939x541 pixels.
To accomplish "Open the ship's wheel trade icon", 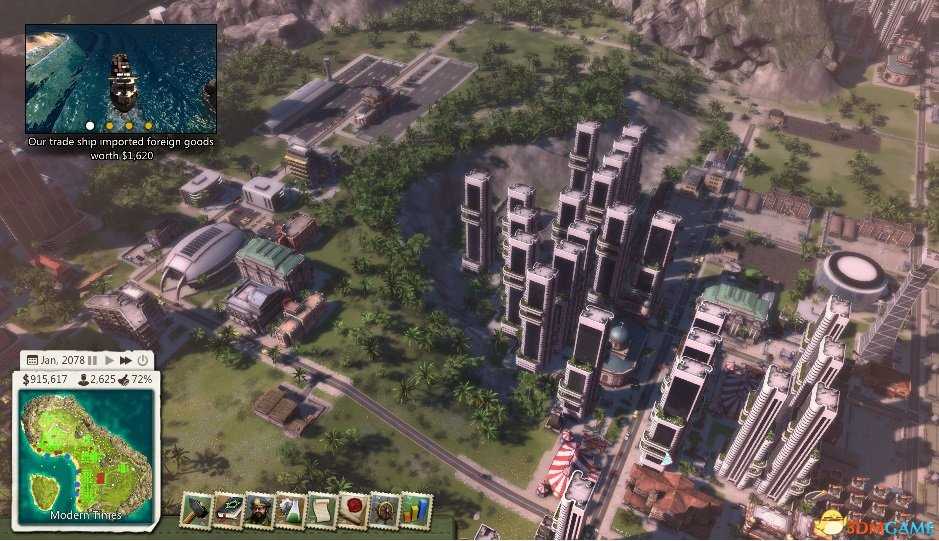I will pos(383,509).
